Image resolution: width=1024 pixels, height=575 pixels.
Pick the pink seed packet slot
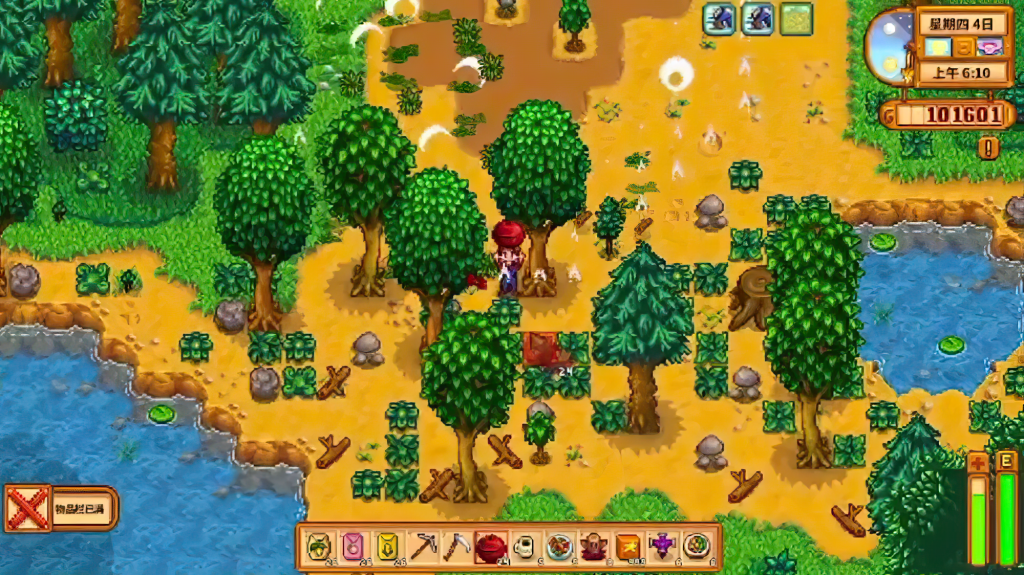pos(354,546)
